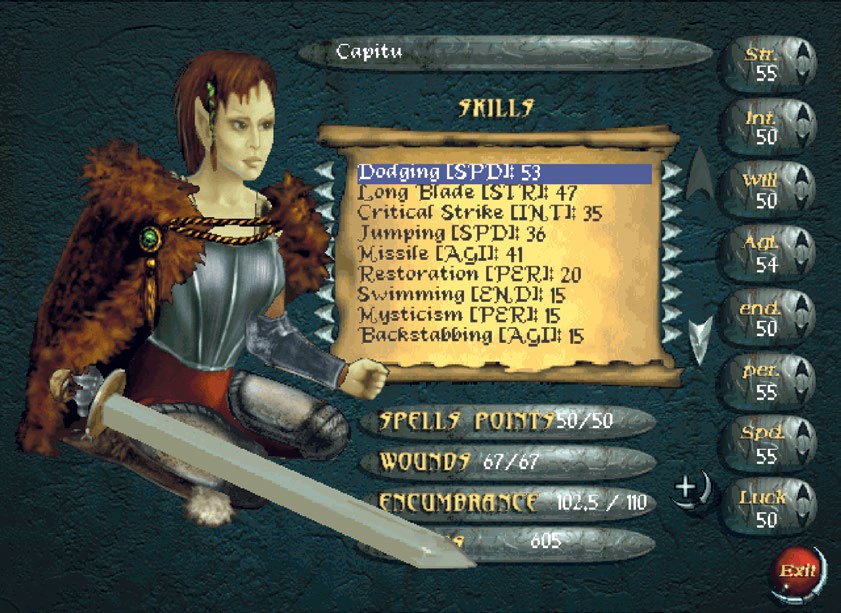
Task: Choose the Willpower attribute button
Action: (767, 190)
